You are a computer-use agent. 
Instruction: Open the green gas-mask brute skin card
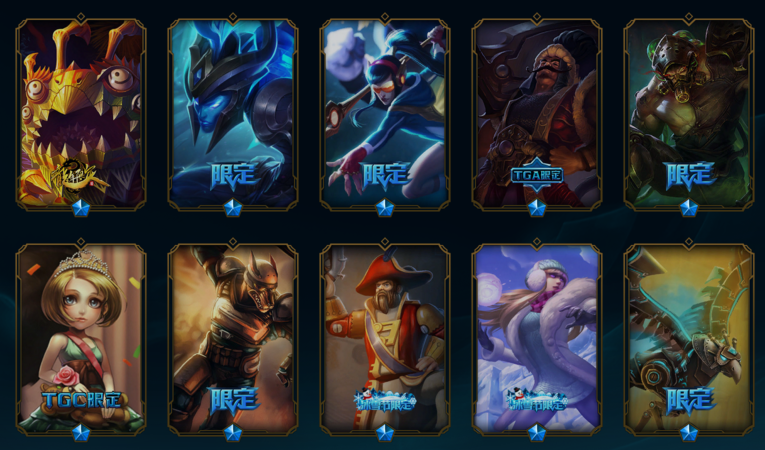click(x=689, y=112)
